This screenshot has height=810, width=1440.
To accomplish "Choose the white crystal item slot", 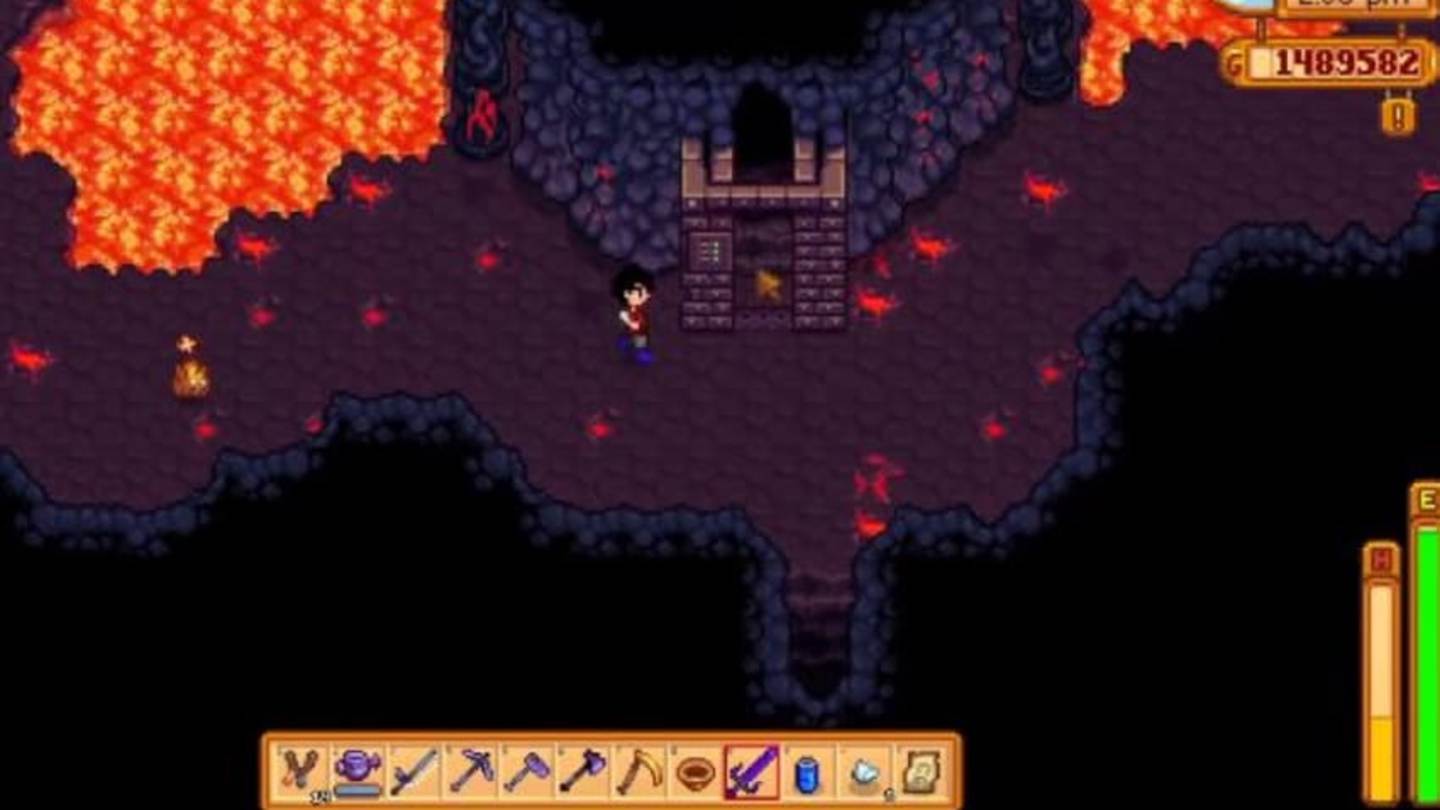I will [x=864, y=772].
